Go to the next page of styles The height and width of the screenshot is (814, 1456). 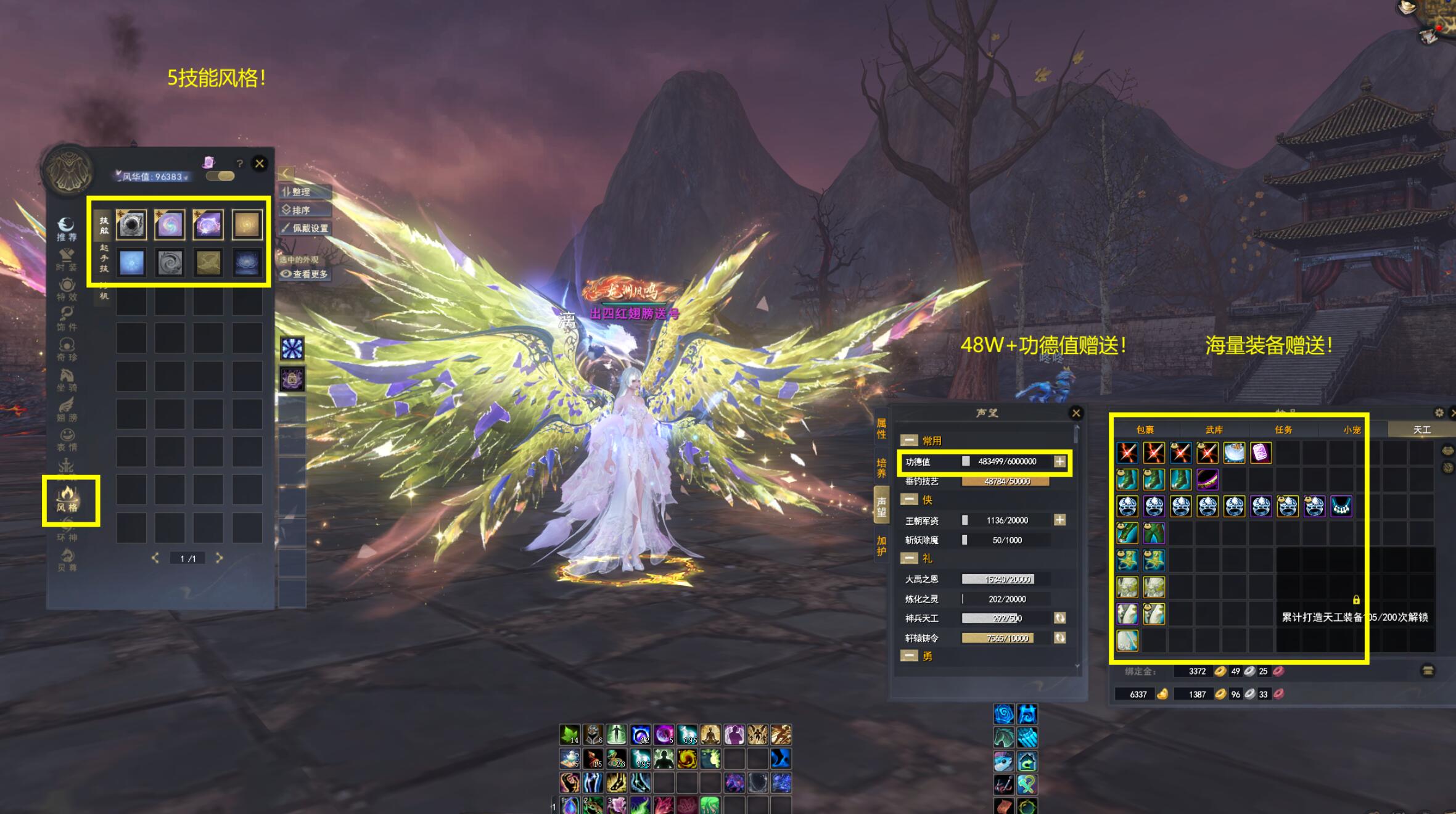(219, 558)
